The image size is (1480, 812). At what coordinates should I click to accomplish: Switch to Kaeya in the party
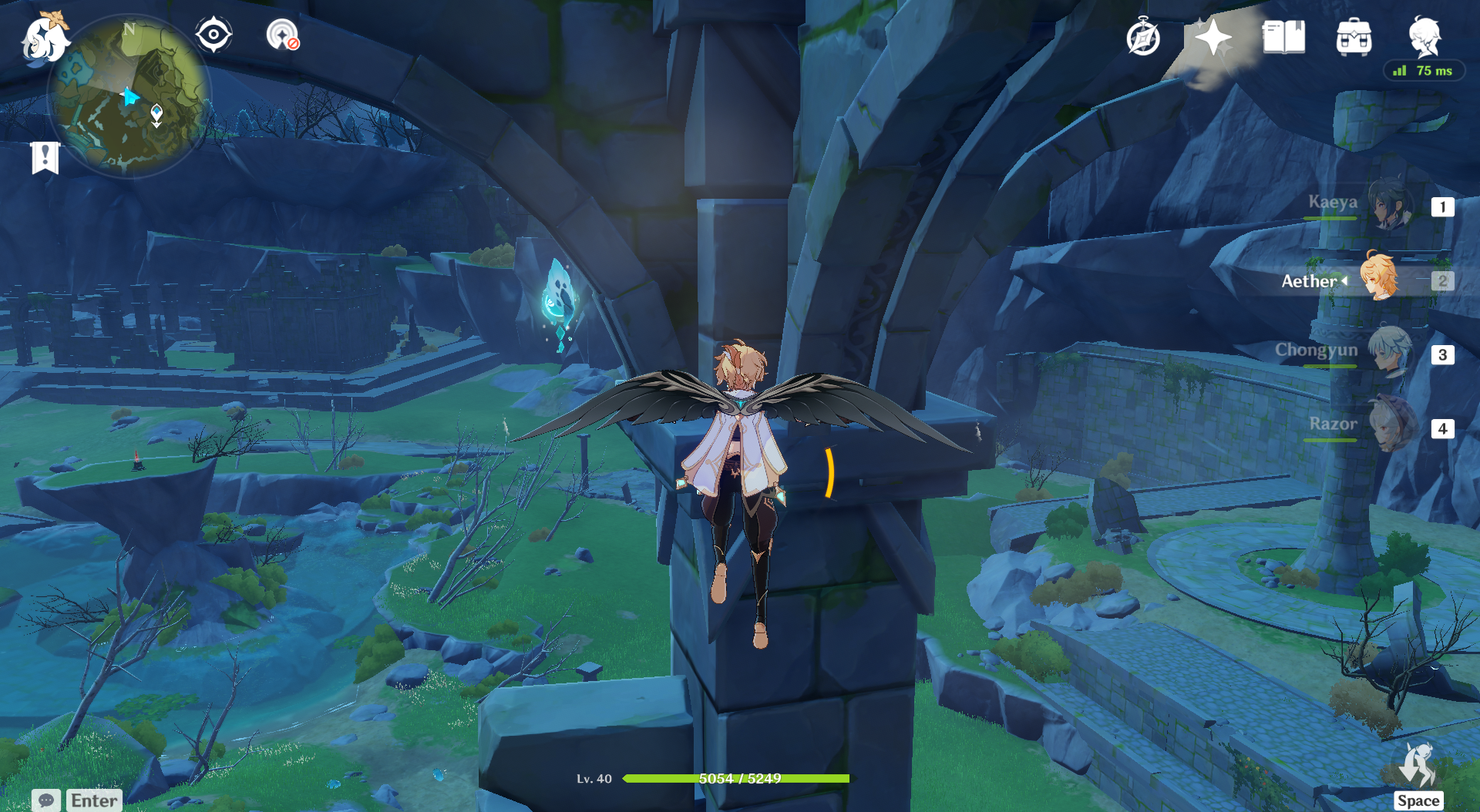coord(1391,205)
